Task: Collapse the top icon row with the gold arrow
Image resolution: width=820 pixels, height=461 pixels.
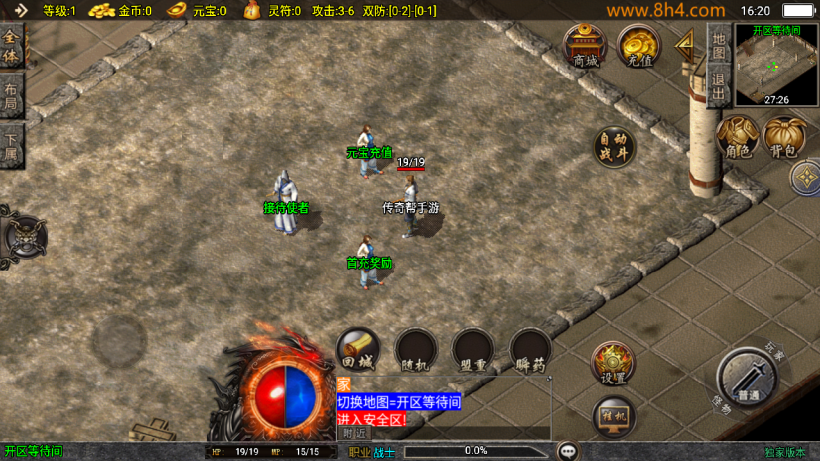Action: click(686, 42)
